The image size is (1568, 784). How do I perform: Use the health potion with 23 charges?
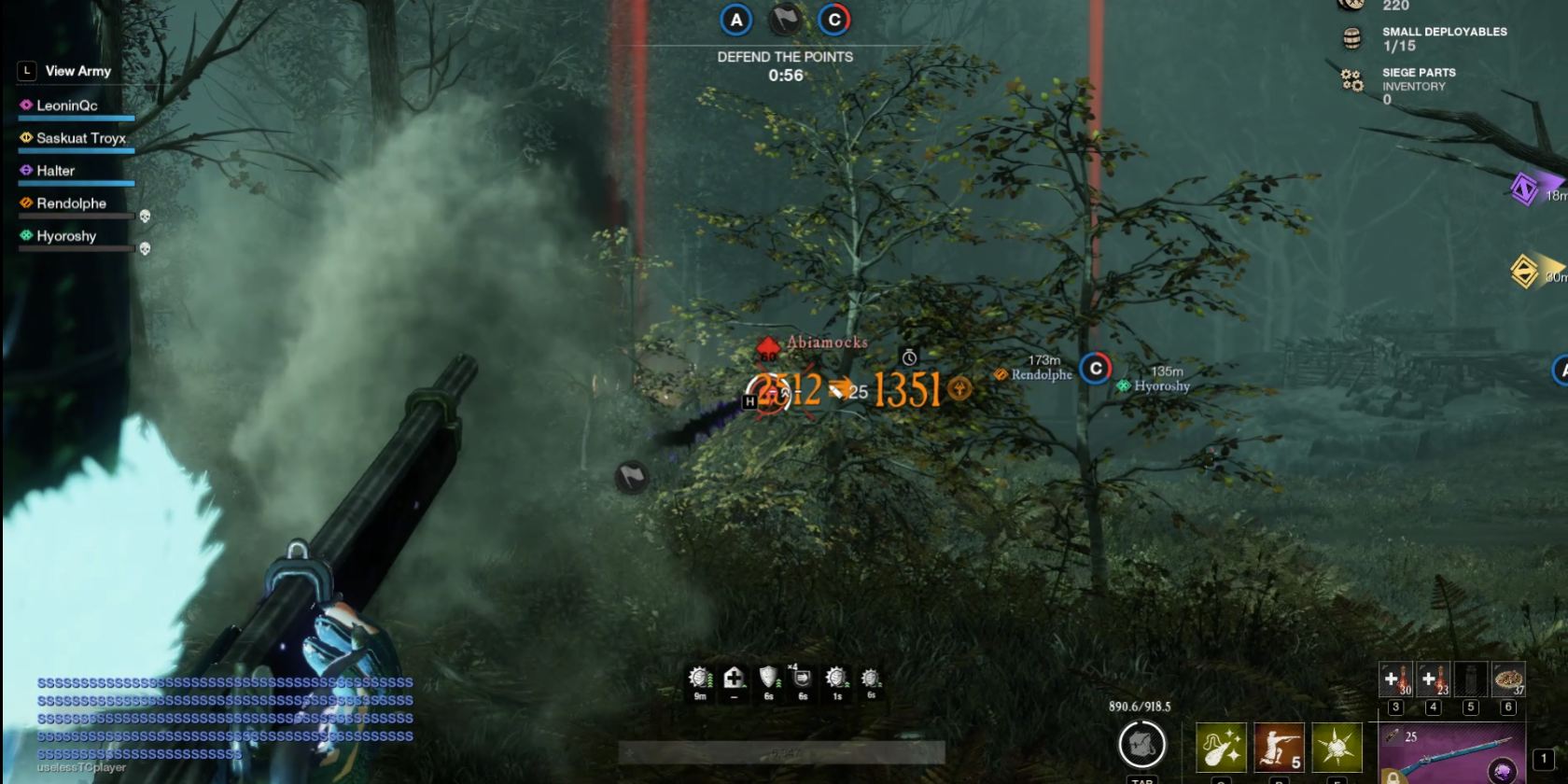coord(1433,679)
